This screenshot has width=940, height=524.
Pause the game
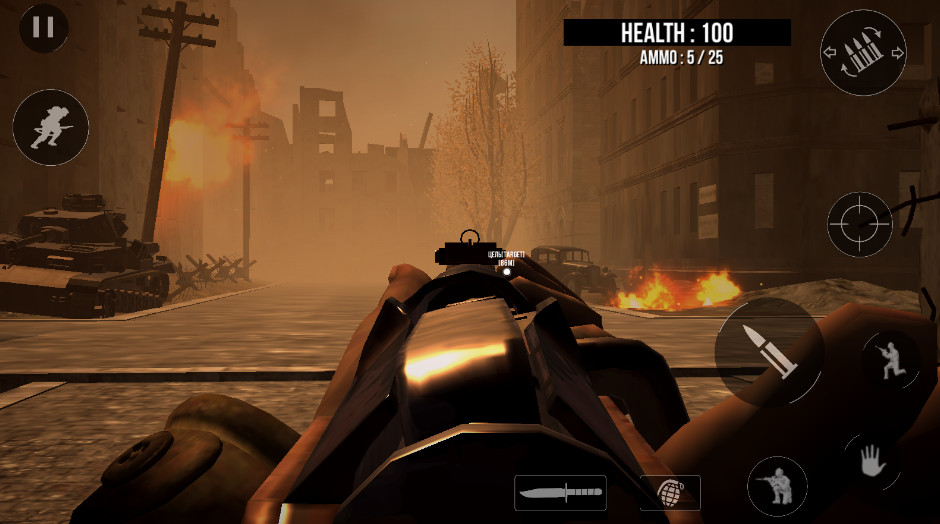(x=44, y=28)
